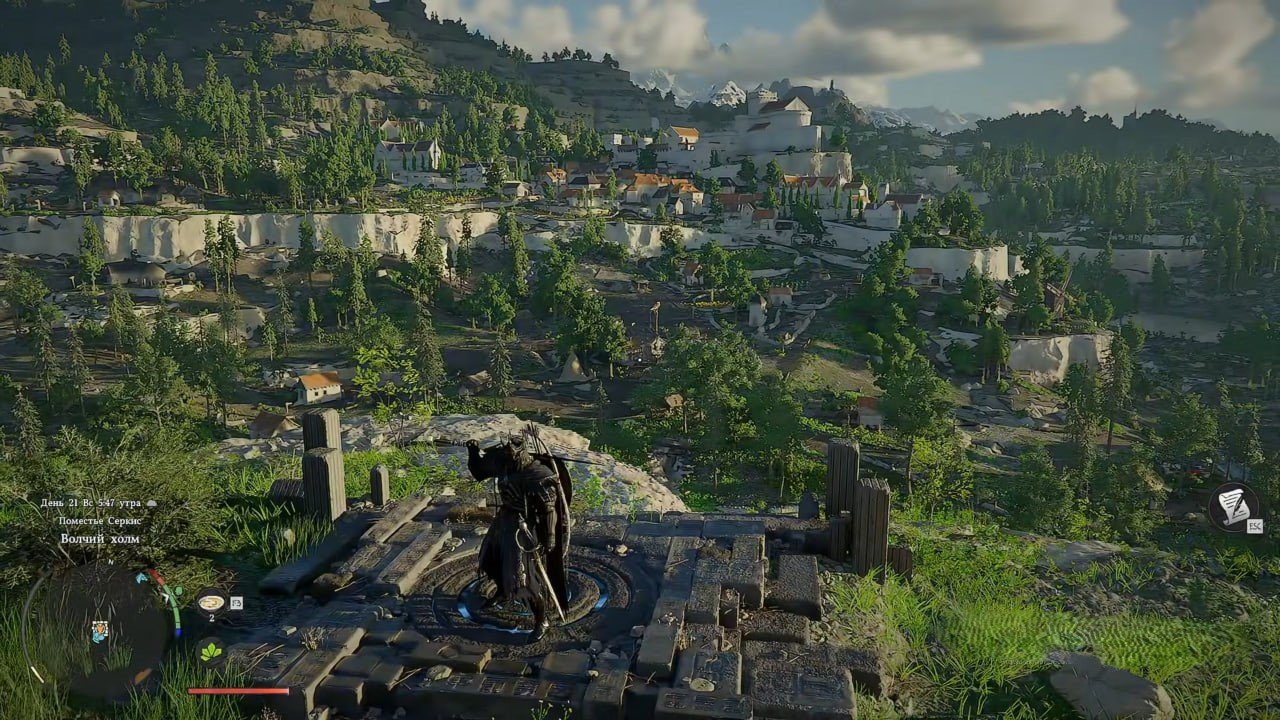The image size is (1280, 720).
Task: Open the scroll and quill journal icon
Action: pyautogui.click(x=1232, y=506)
